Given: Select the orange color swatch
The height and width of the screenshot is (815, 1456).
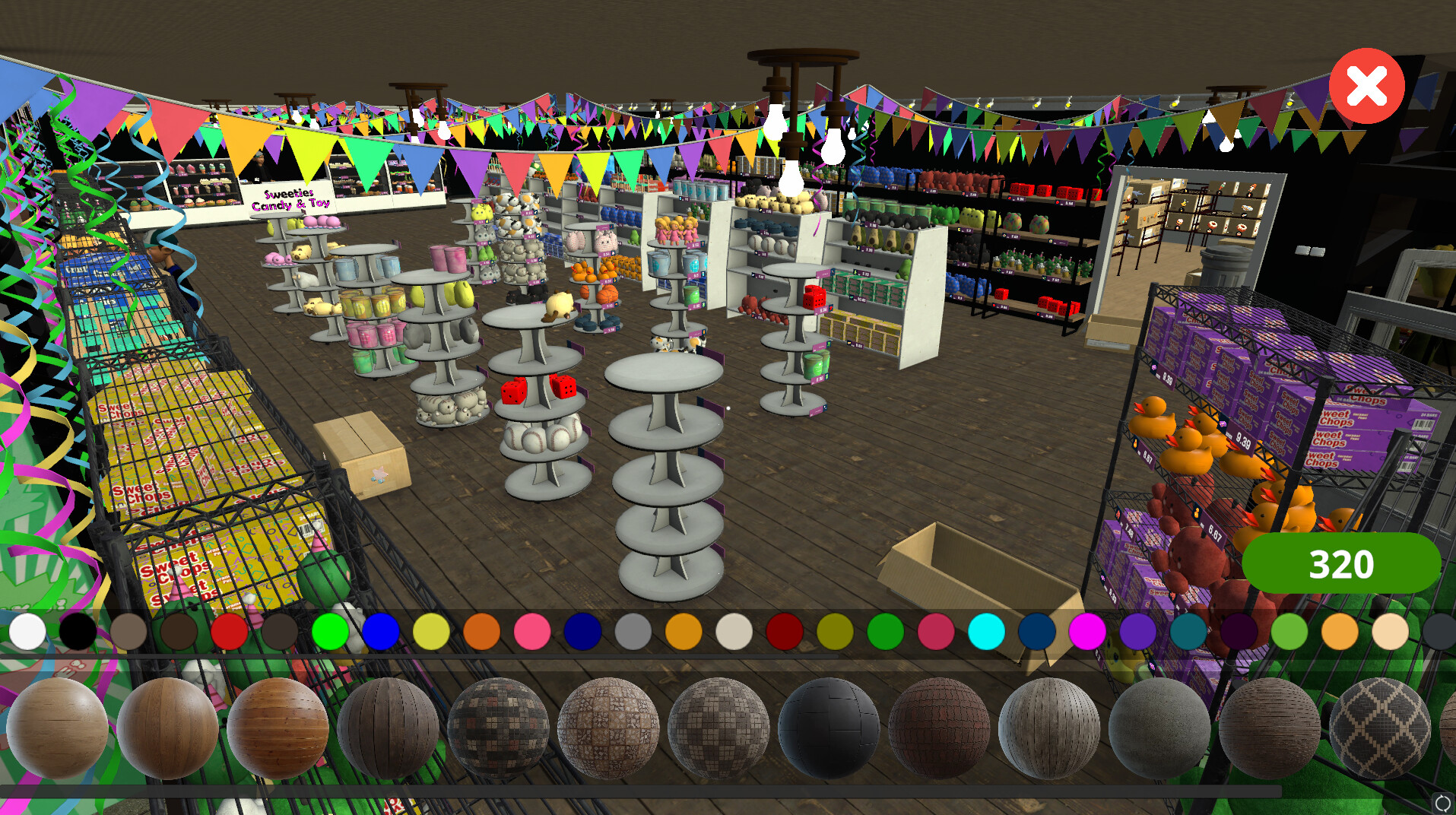Looking at the screenshot, I should [481, 631].
